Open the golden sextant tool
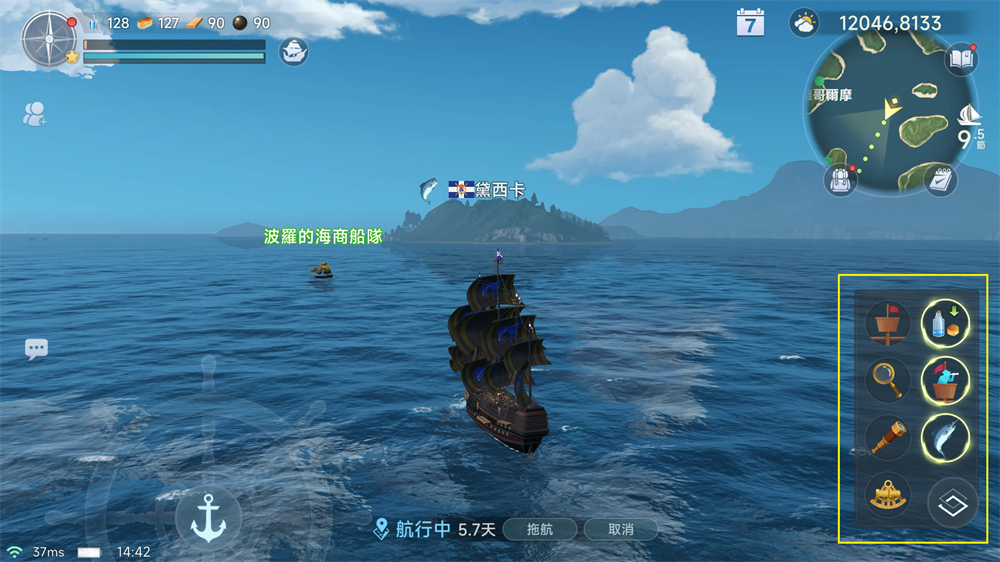Viewport: 1000px width, 562px height. [887, 497]
